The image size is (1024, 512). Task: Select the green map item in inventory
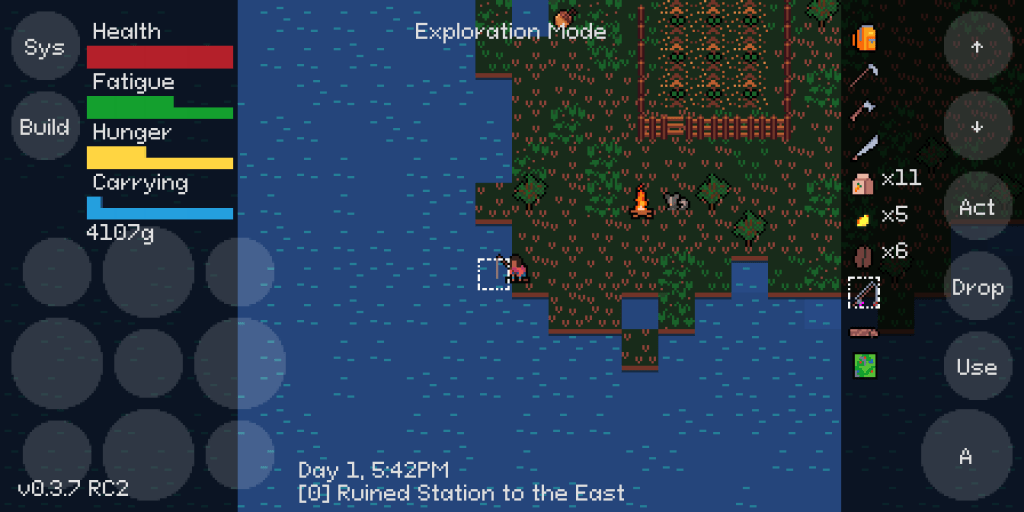864,366
